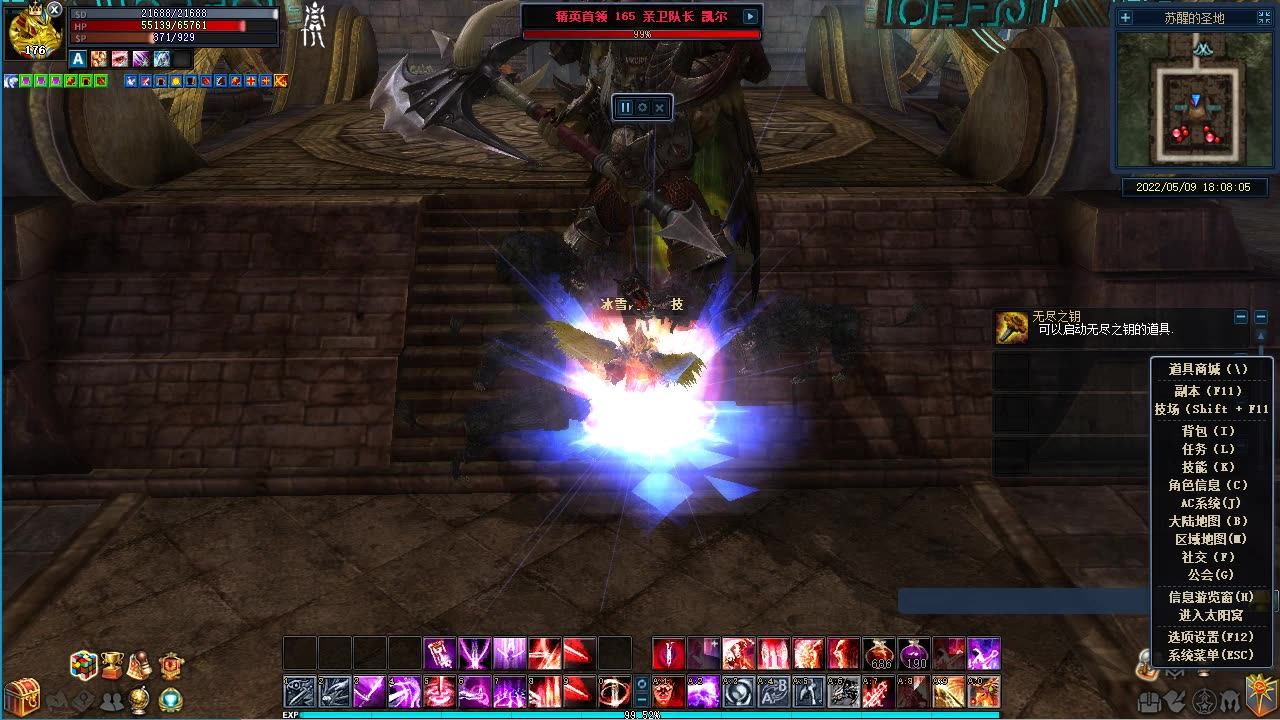Open 选项设置 (F12) options settings
Image resolution: width=1280 pixels, height=720 pixels.
1210,637
